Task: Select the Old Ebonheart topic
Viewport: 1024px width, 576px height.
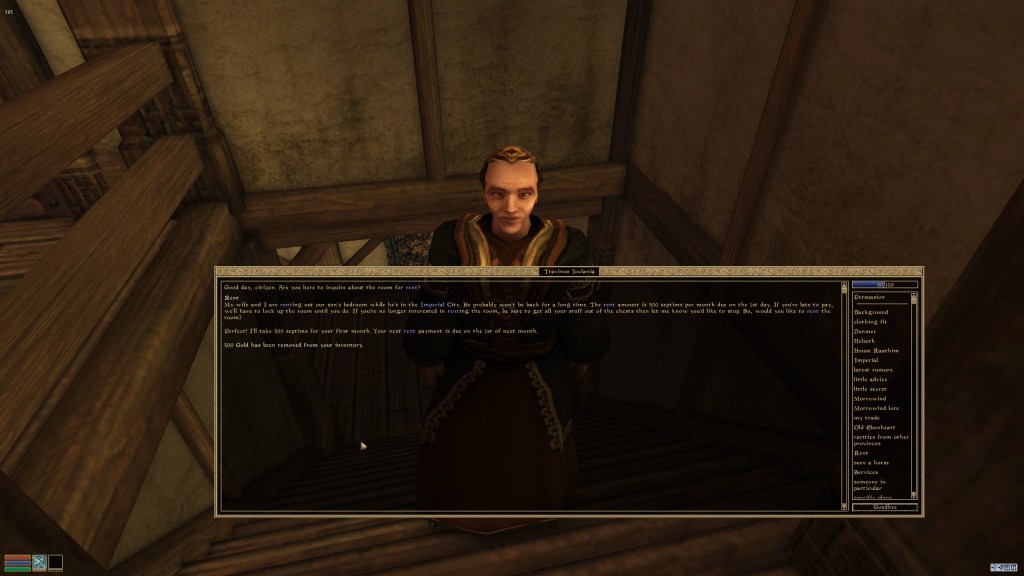Action: point(874,428)
